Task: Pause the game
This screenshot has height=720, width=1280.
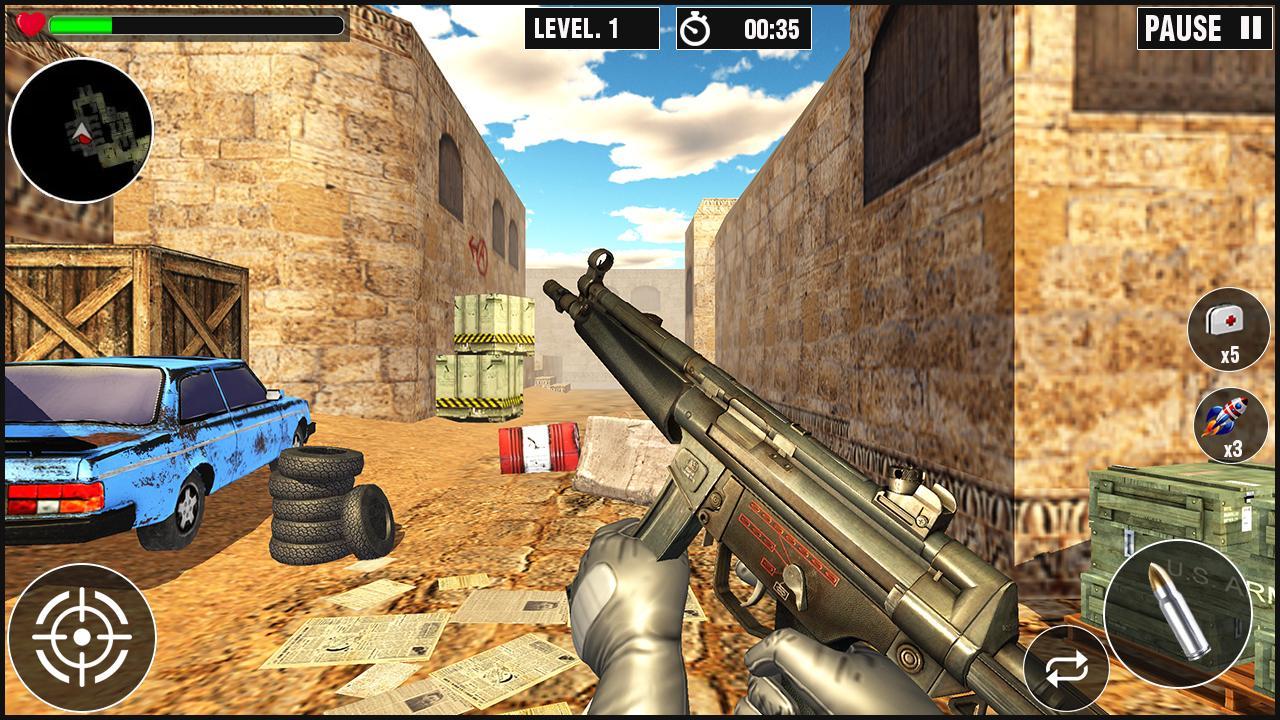Action: 1204,28
